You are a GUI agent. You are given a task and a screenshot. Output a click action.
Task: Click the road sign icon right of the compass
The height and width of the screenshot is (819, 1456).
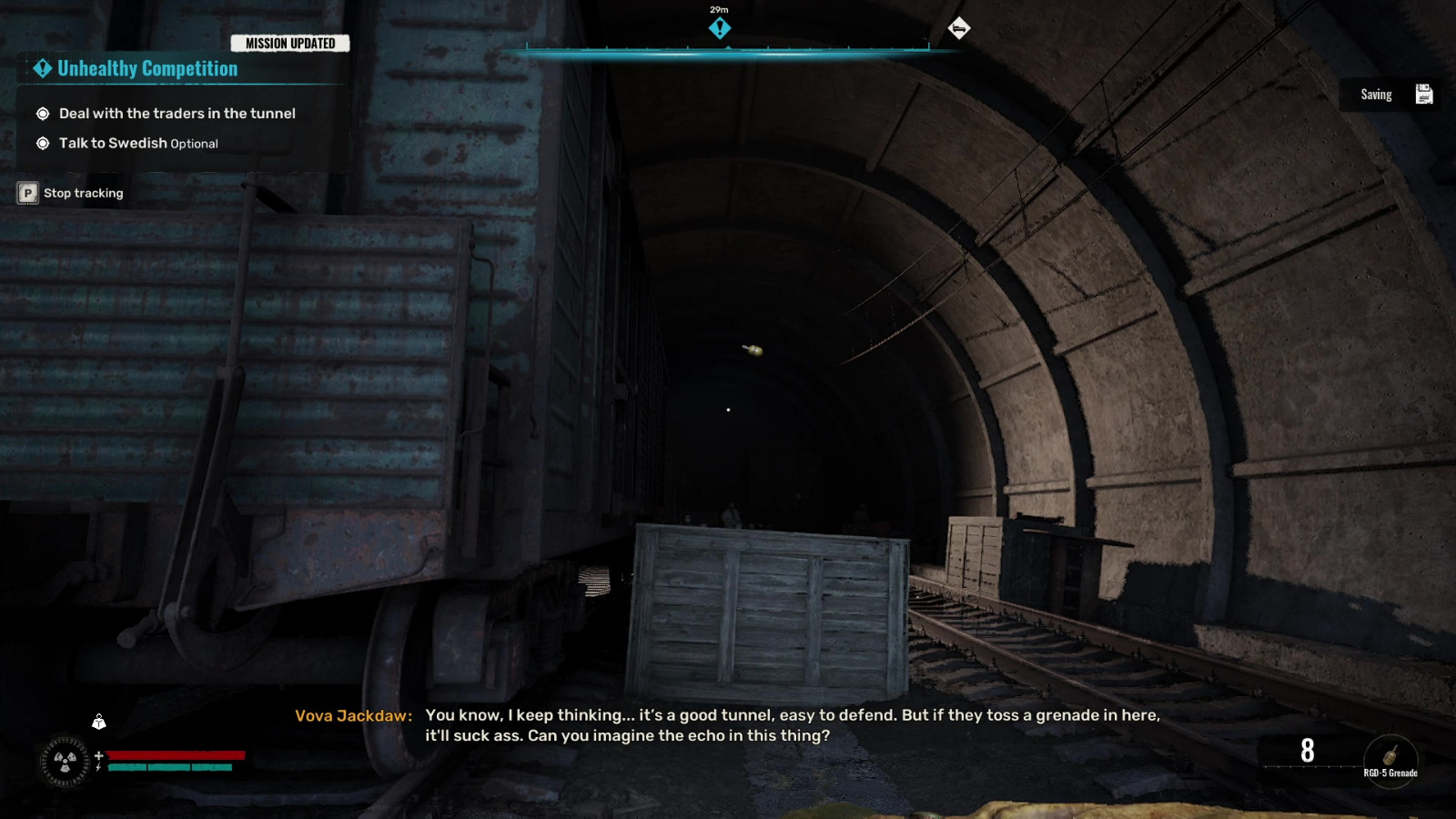coord(962,28)
